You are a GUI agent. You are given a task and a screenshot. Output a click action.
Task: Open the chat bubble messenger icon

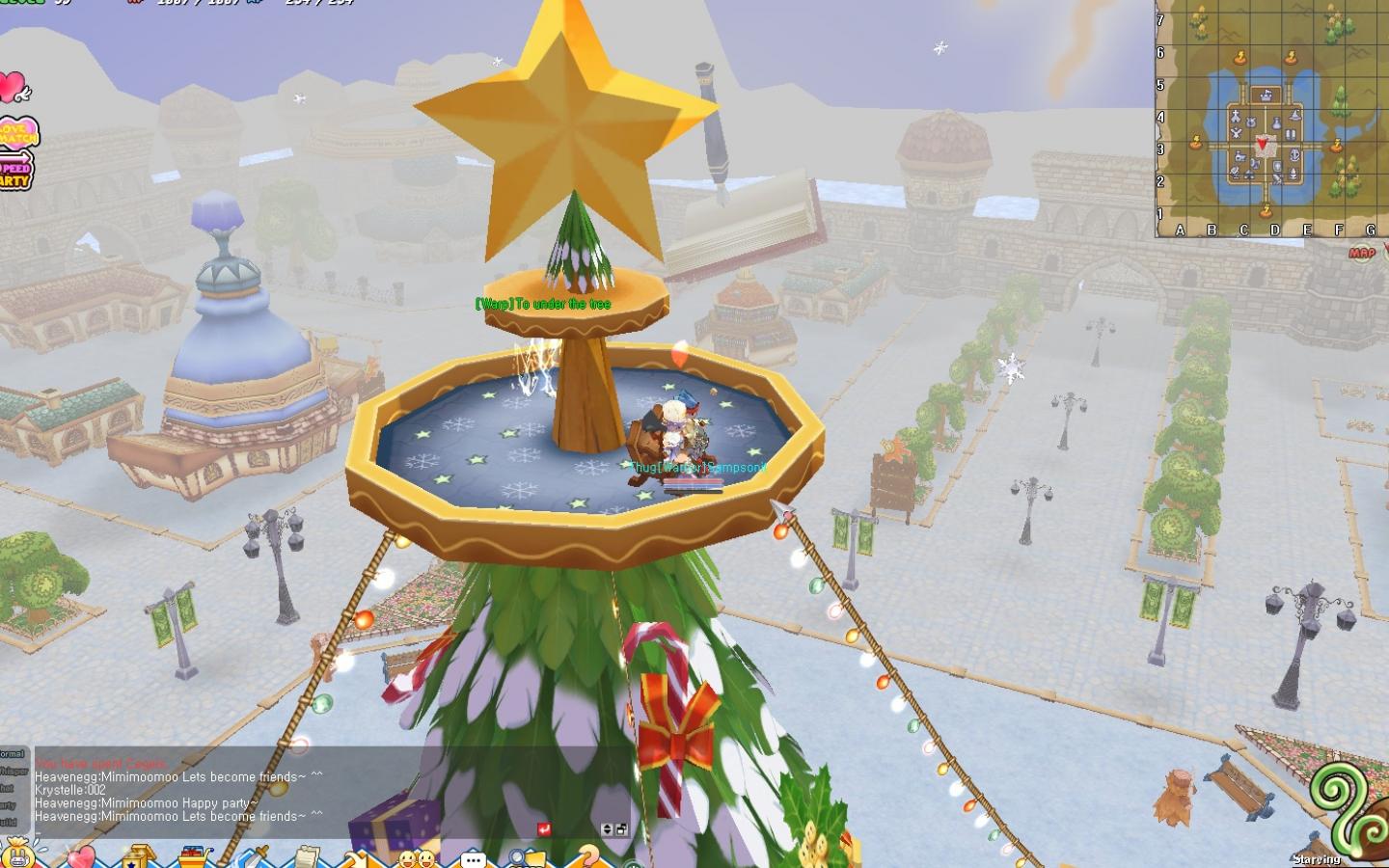click(x=473, y=855)
